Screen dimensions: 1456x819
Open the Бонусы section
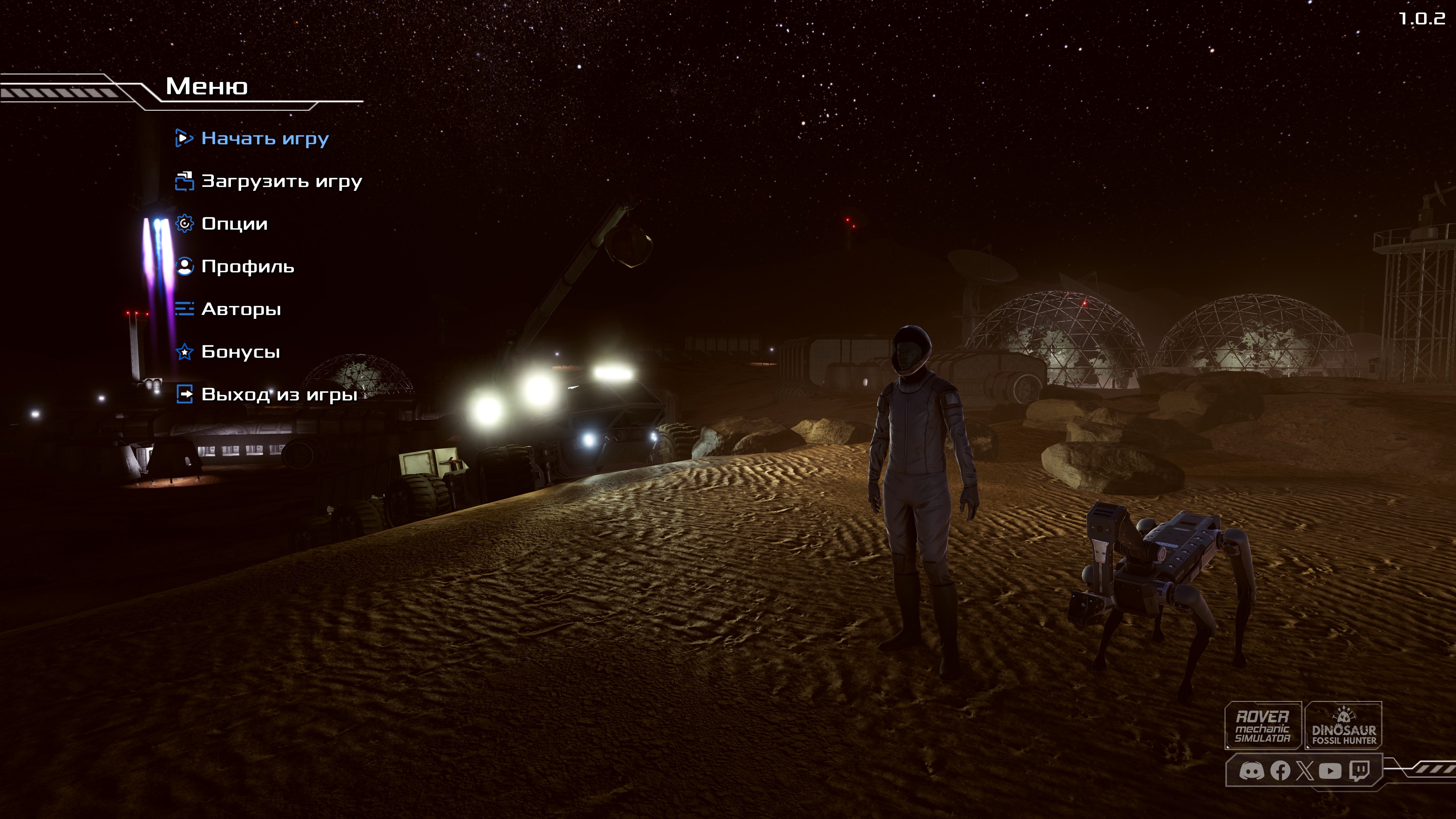click(240, 352)
